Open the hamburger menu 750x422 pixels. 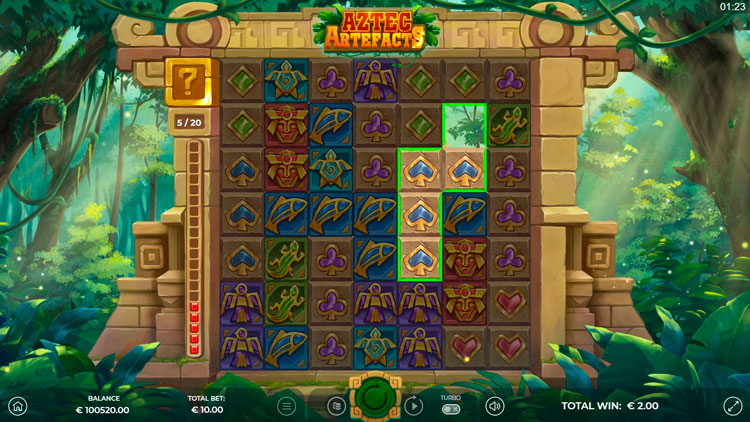287,406
